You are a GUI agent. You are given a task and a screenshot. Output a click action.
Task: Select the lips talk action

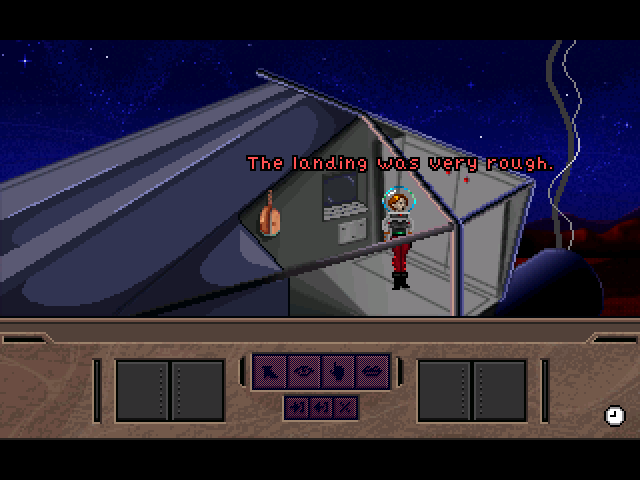click(x=371, y=371)
